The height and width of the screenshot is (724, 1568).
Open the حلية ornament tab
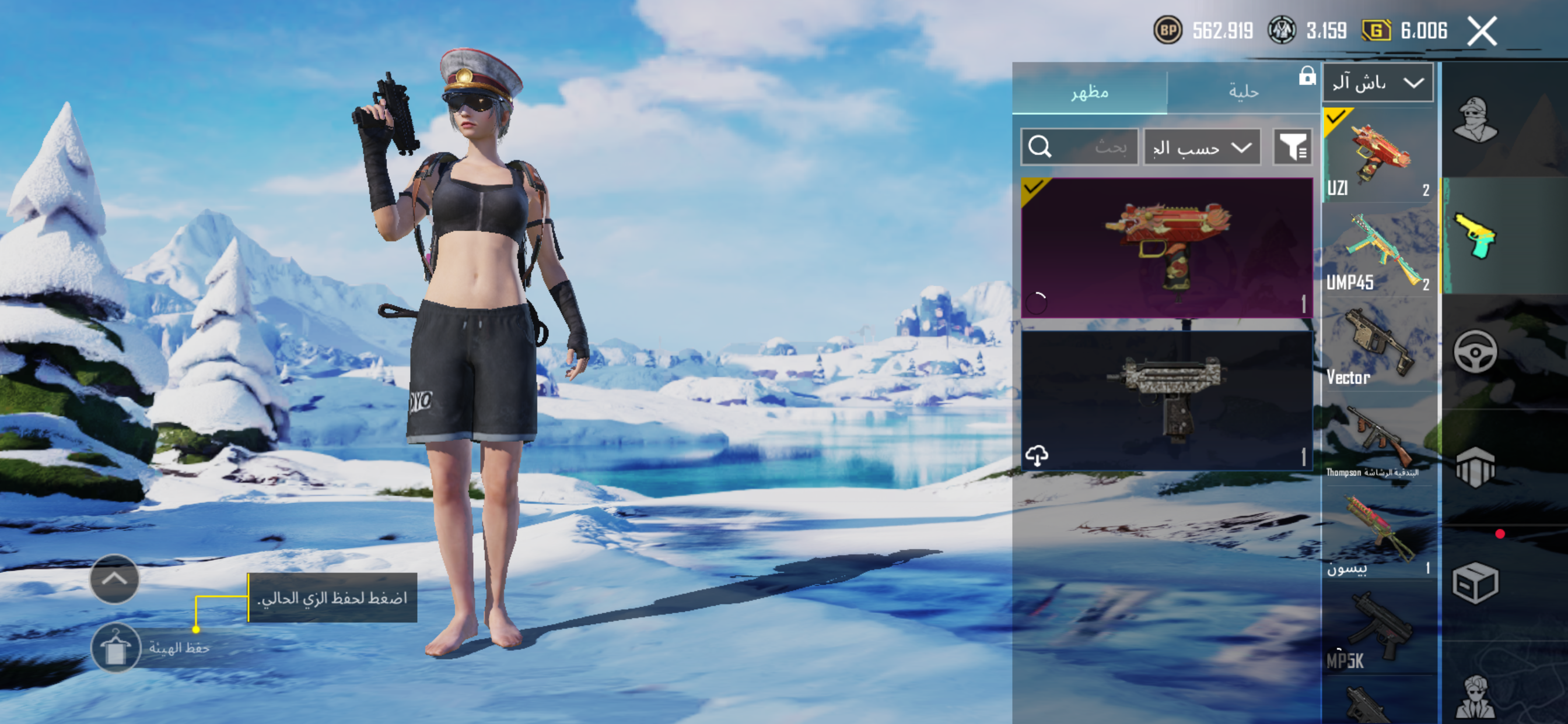click(1243, 93)
